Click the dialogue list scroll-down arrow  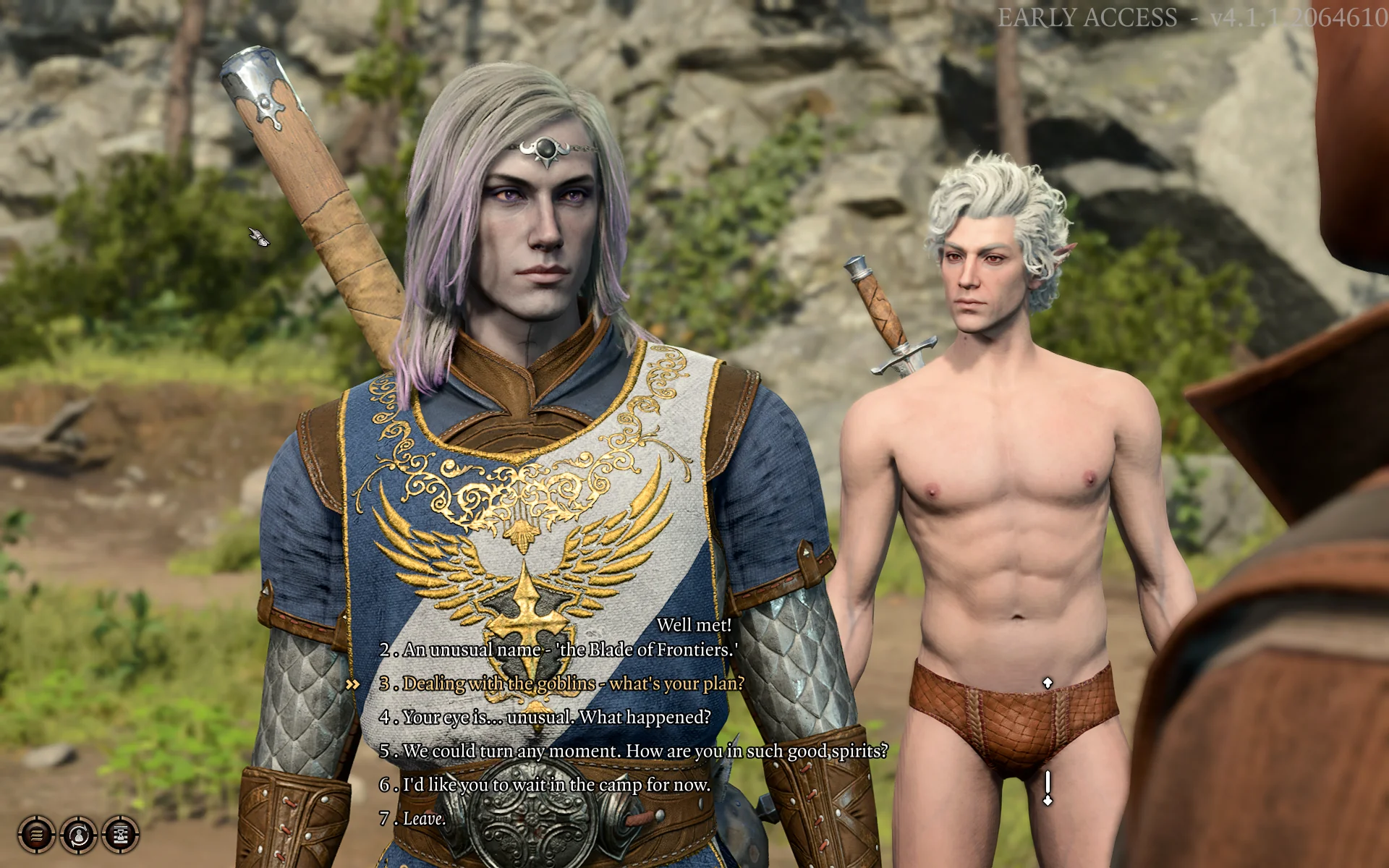pyautogui.click(x=1047, y=800)
